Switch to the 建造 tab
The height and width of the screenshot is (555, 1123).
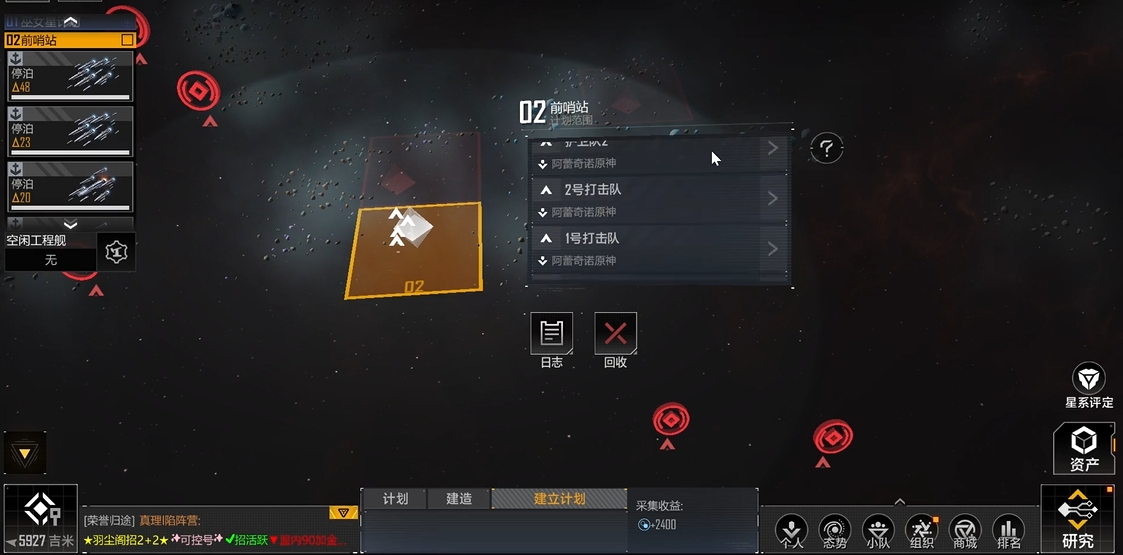click(x=459, y=498)
